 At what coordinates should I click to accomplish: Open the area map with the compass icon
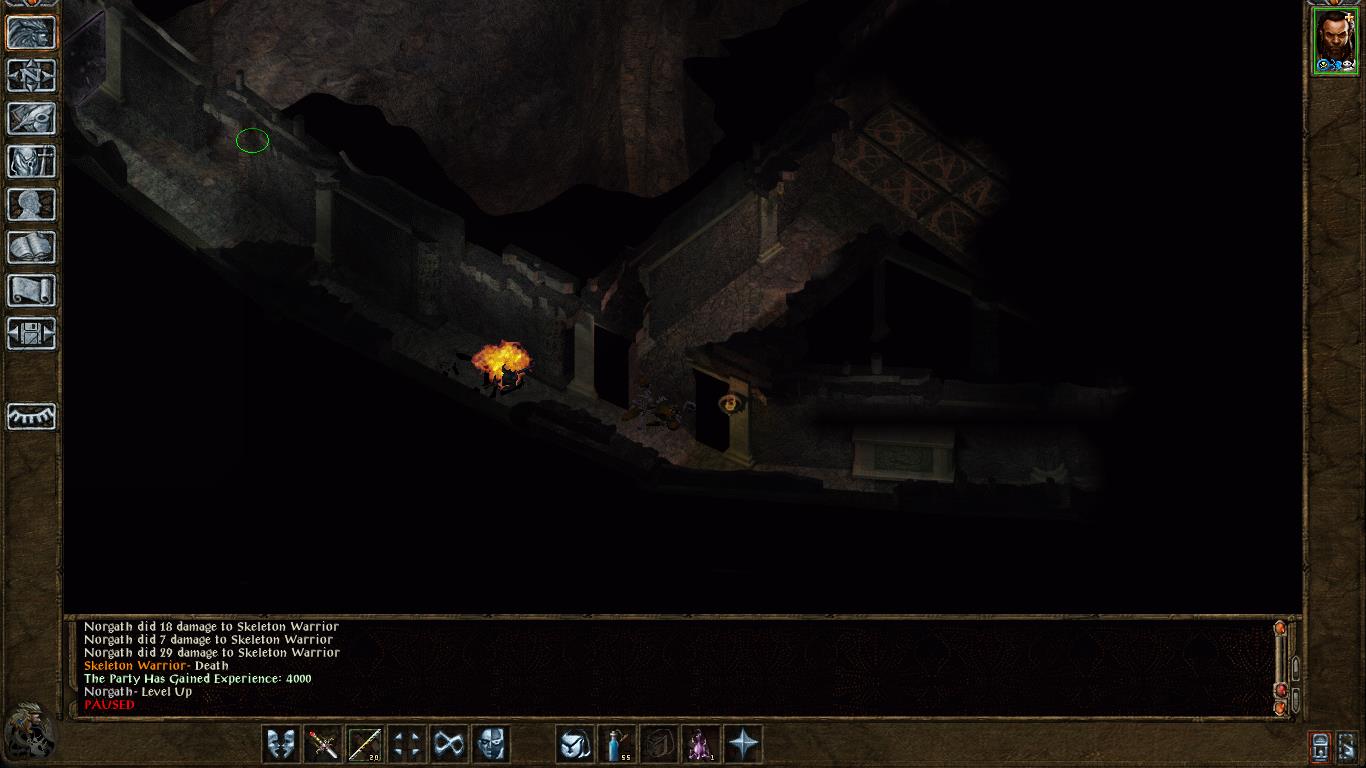coord(32,76)
